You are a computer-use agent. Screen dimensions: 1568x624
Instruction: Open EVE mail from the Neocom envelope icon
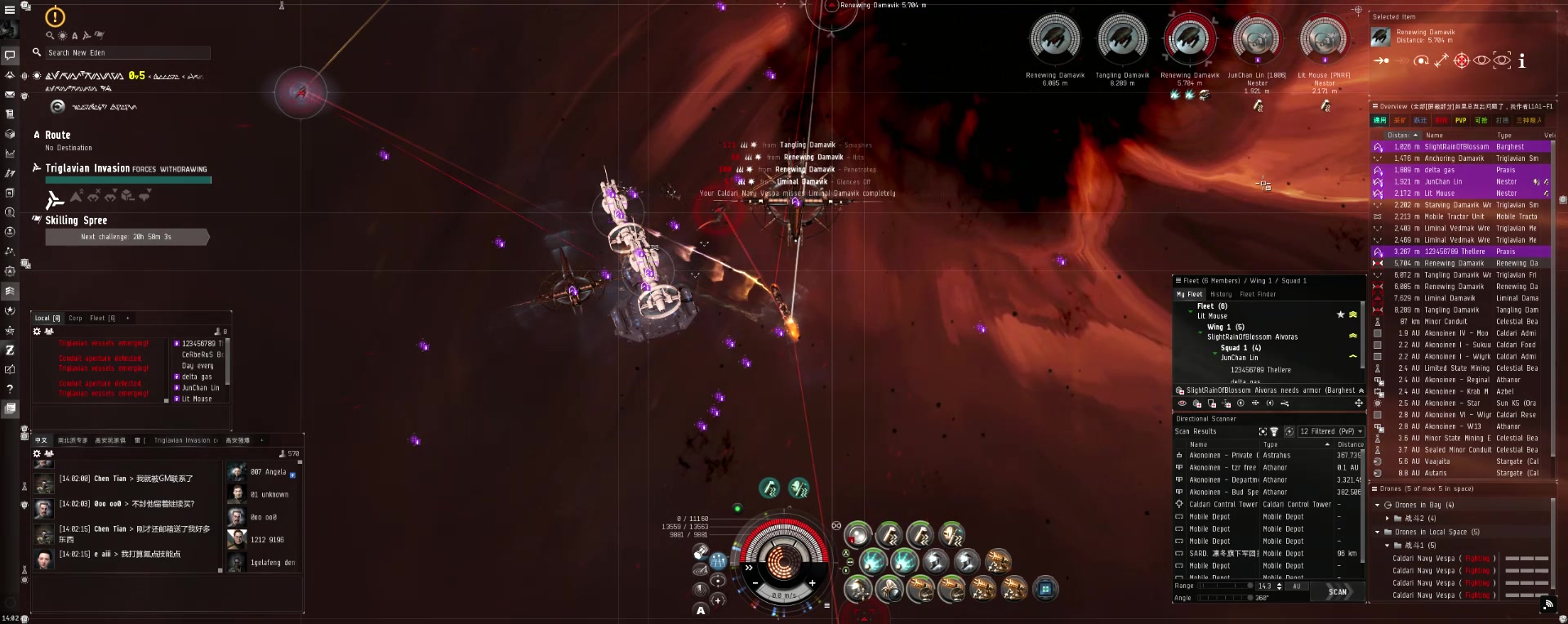(11, 94)
